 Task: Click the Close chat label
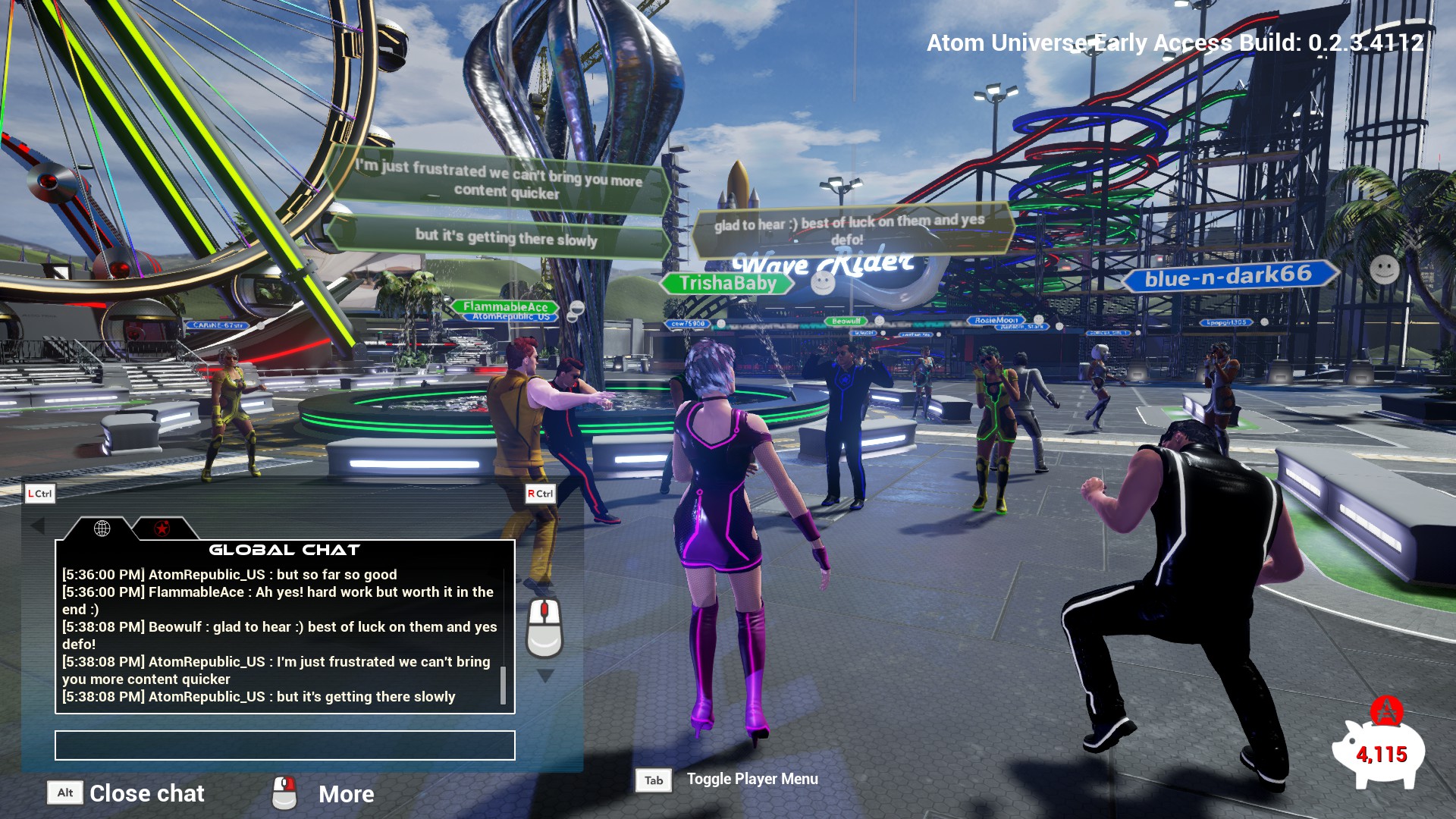tap(146, 793)
